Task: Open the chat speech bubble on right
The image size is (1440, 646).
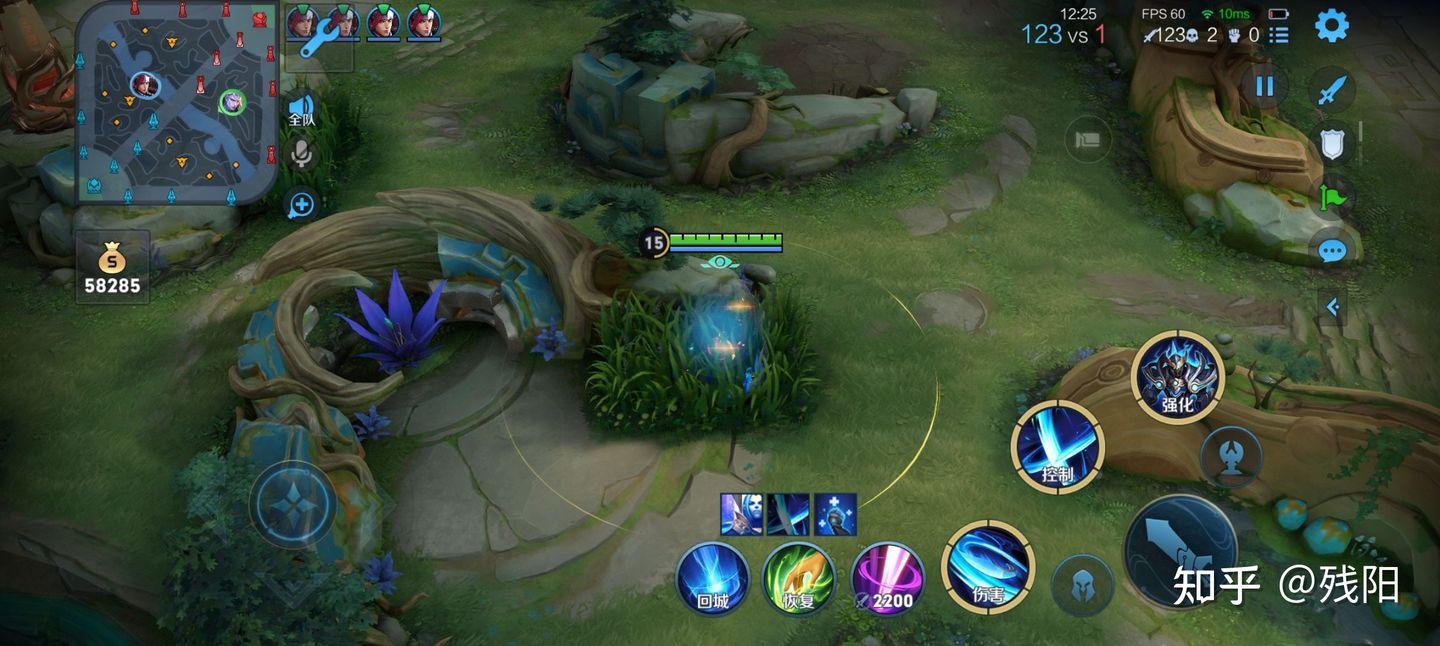Action: 1332,251
